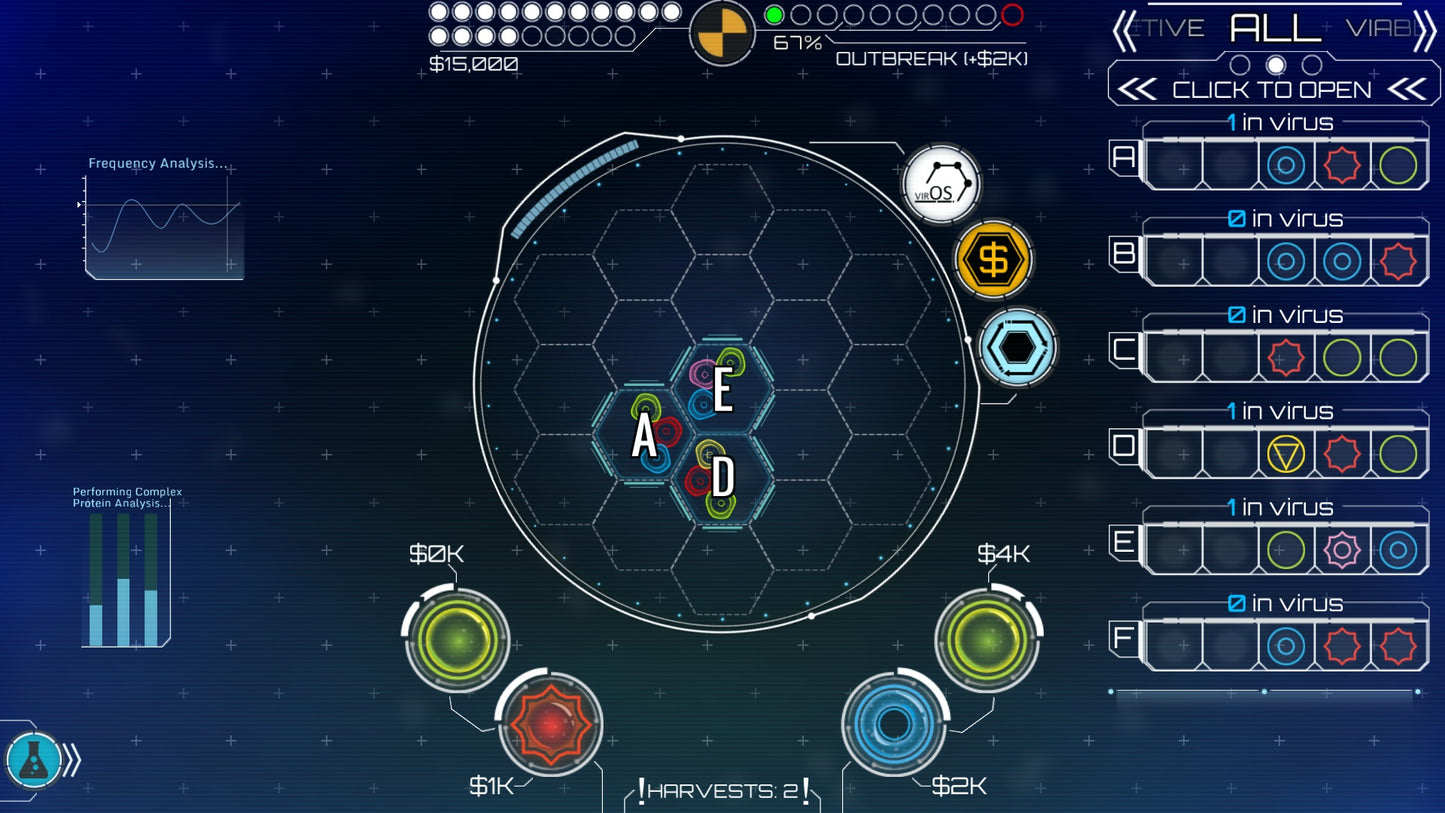Open the VirOS circular network icon

[x=940, y=184]
